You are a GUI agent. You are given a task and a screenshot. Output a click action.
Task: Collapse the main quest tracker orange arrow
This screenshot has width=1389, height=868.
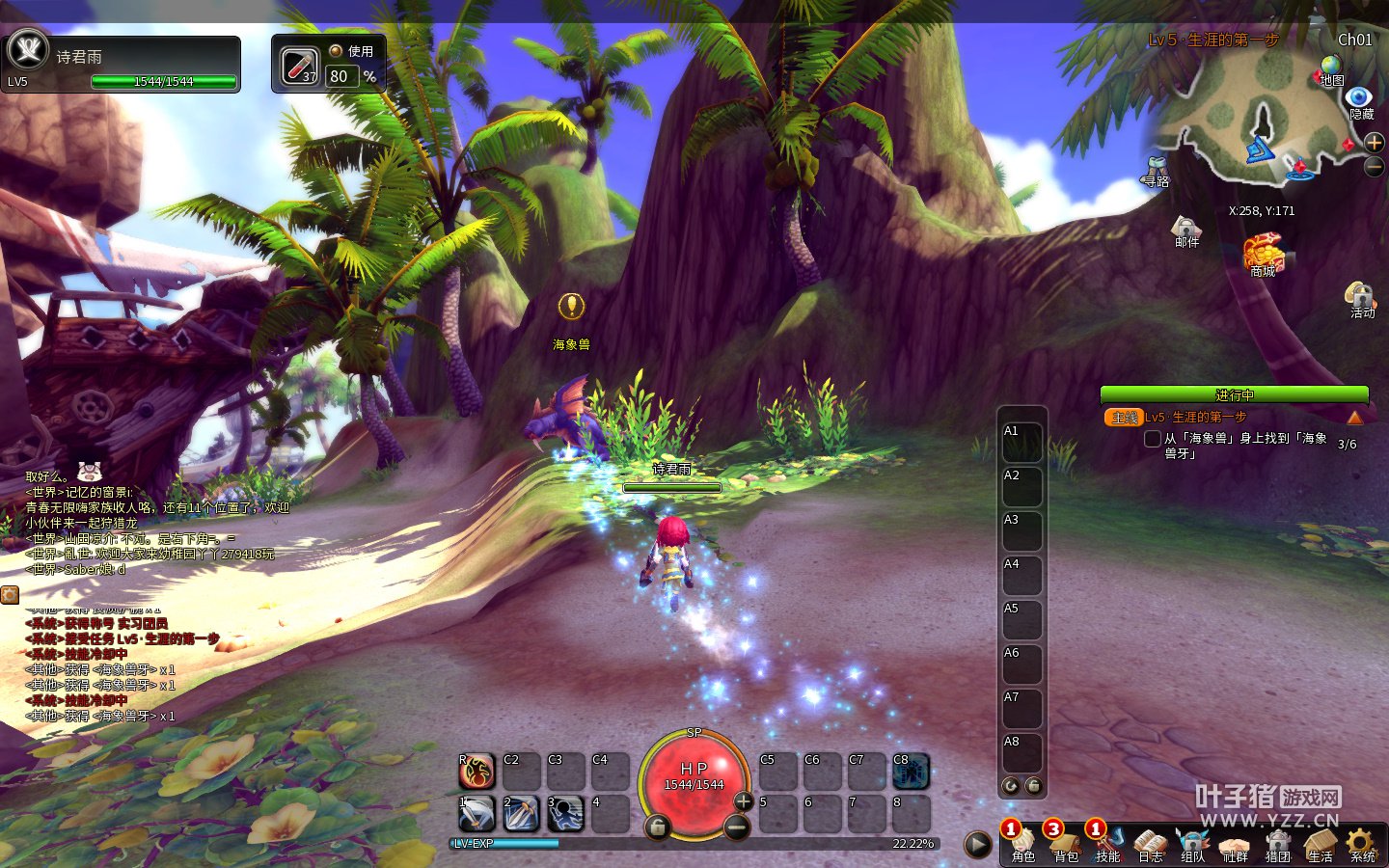(x=1355, y=418)
